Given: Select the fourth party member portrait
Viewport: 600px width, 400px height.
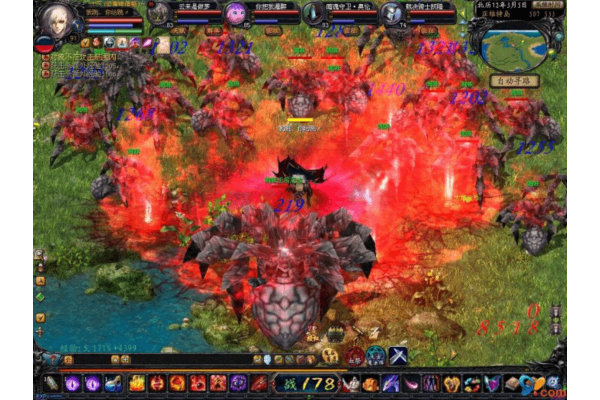Looking at the screenshot, I should point(391,13).
